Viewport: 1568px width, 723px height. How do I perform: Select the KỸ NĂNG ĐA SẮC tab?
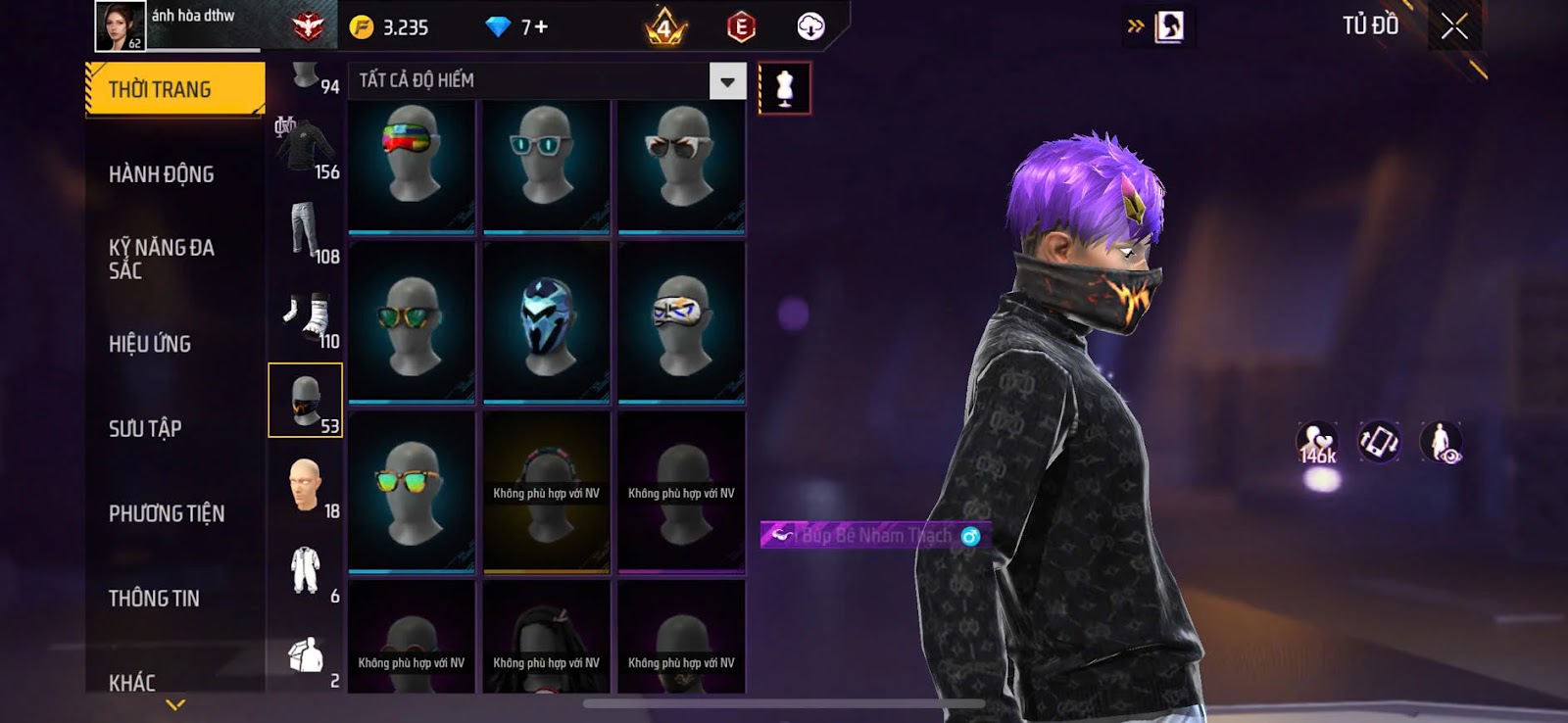pyautogui.click(x=162, y=259)
